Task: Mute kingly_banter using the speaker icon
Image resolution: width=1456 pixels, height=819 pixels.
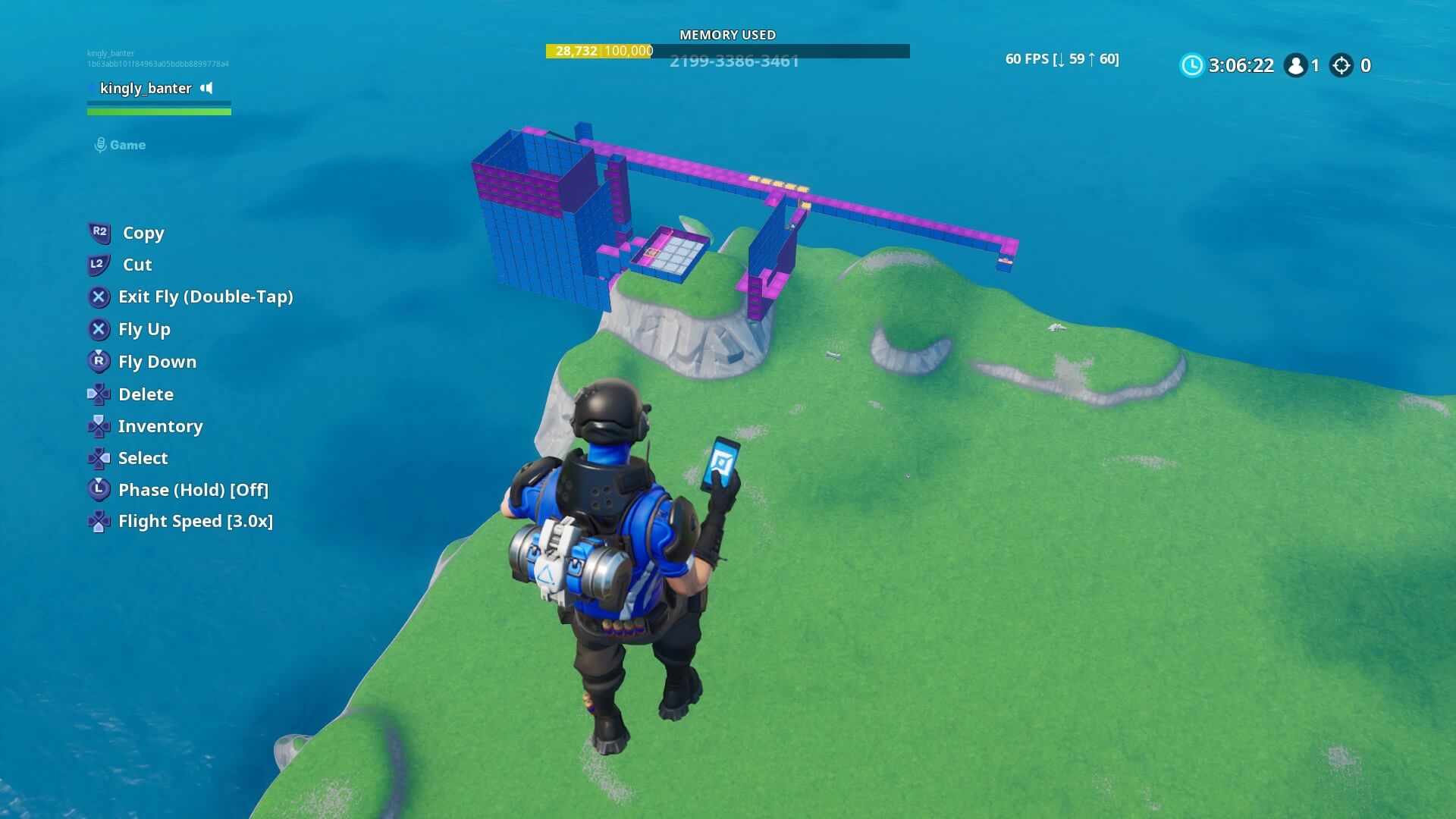Action: [206, 88]
